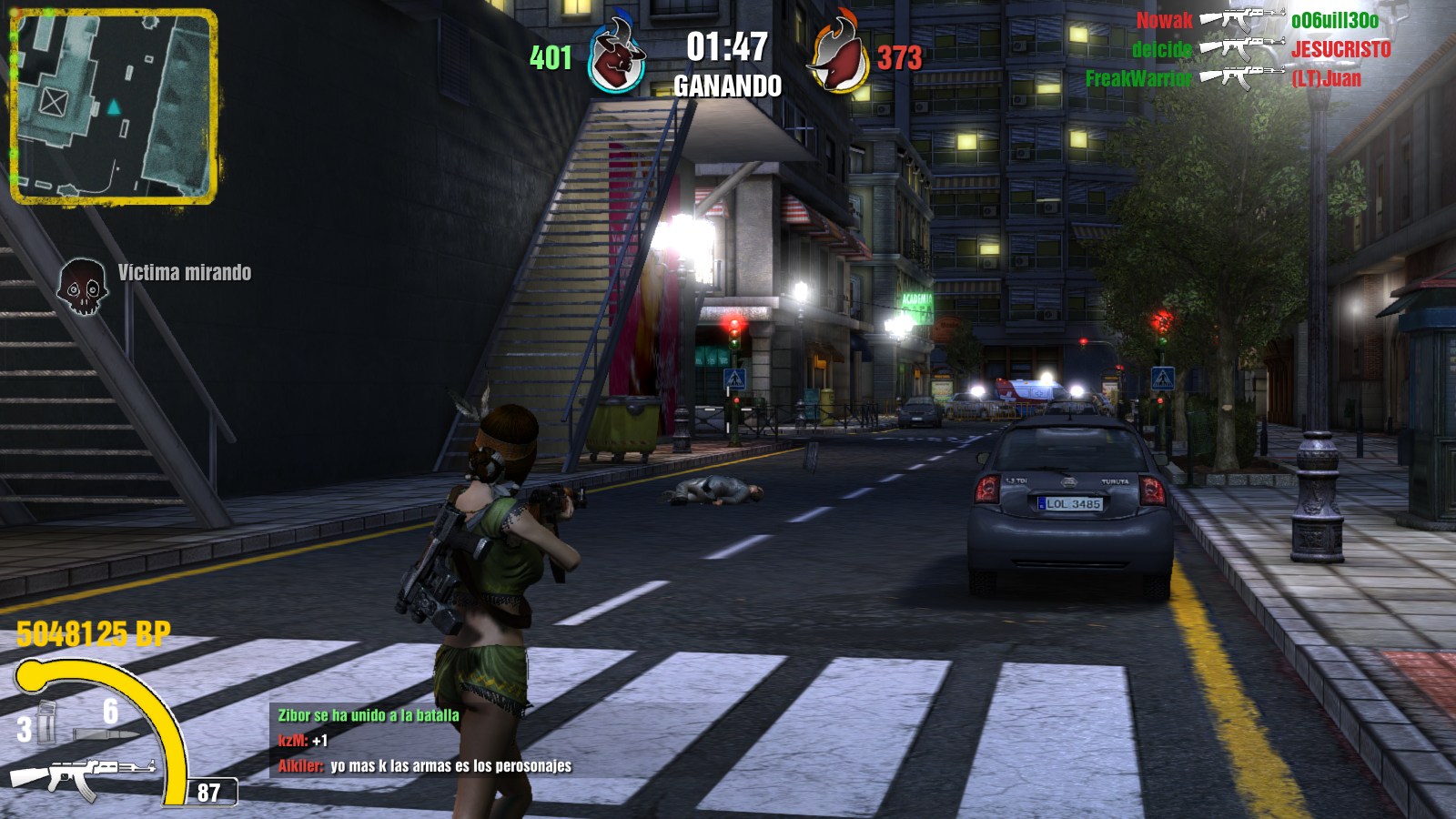Select the skull 'Víctima mirando' icon

pyautogui.click(x=83, y=288)
